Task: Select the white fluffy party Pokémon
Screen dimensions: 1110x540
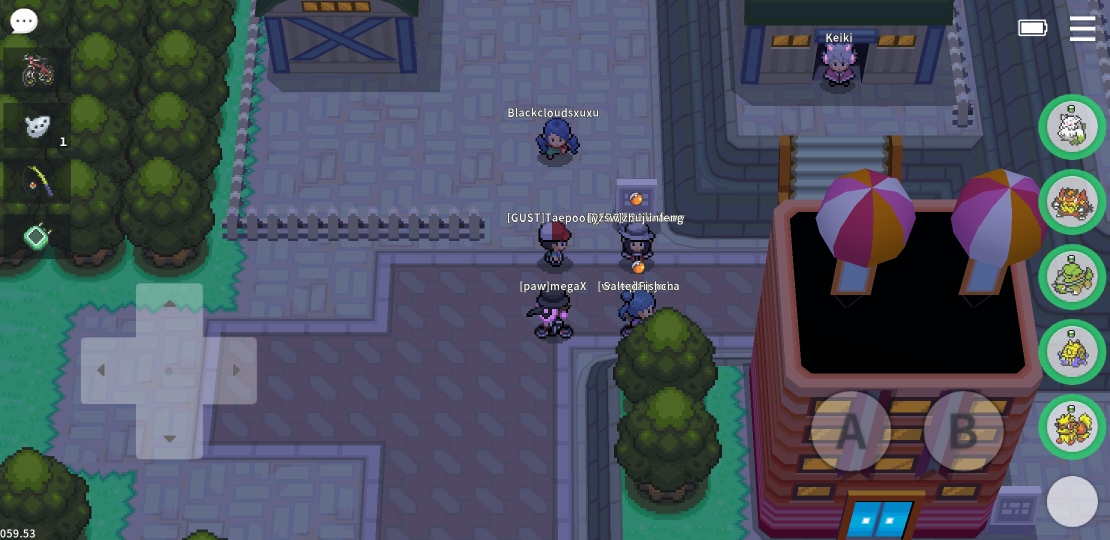Action: tap(1072, 127)
